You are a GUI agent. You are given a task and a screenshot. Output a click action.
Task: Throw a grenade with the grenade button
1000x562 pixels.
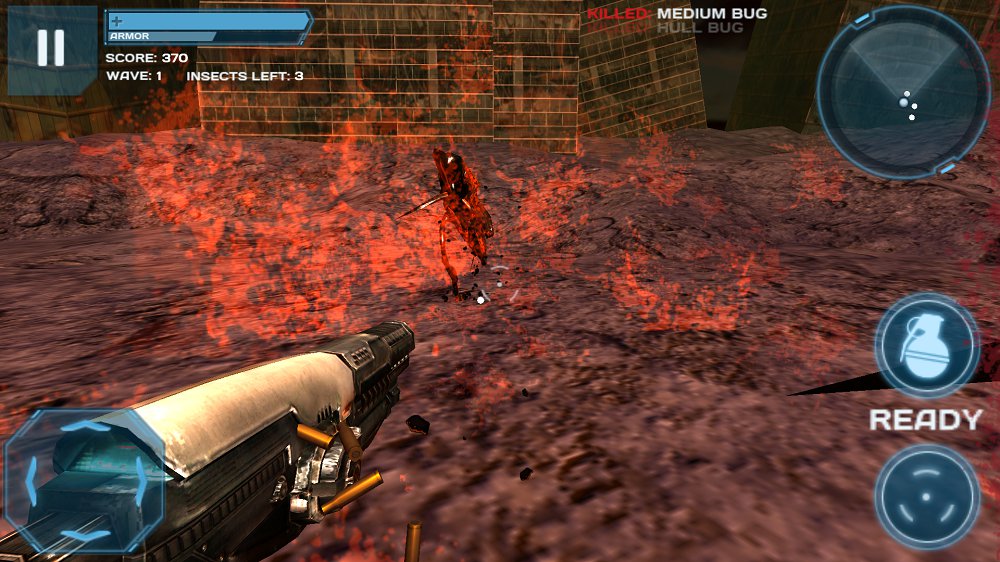[x=926, y=346]
